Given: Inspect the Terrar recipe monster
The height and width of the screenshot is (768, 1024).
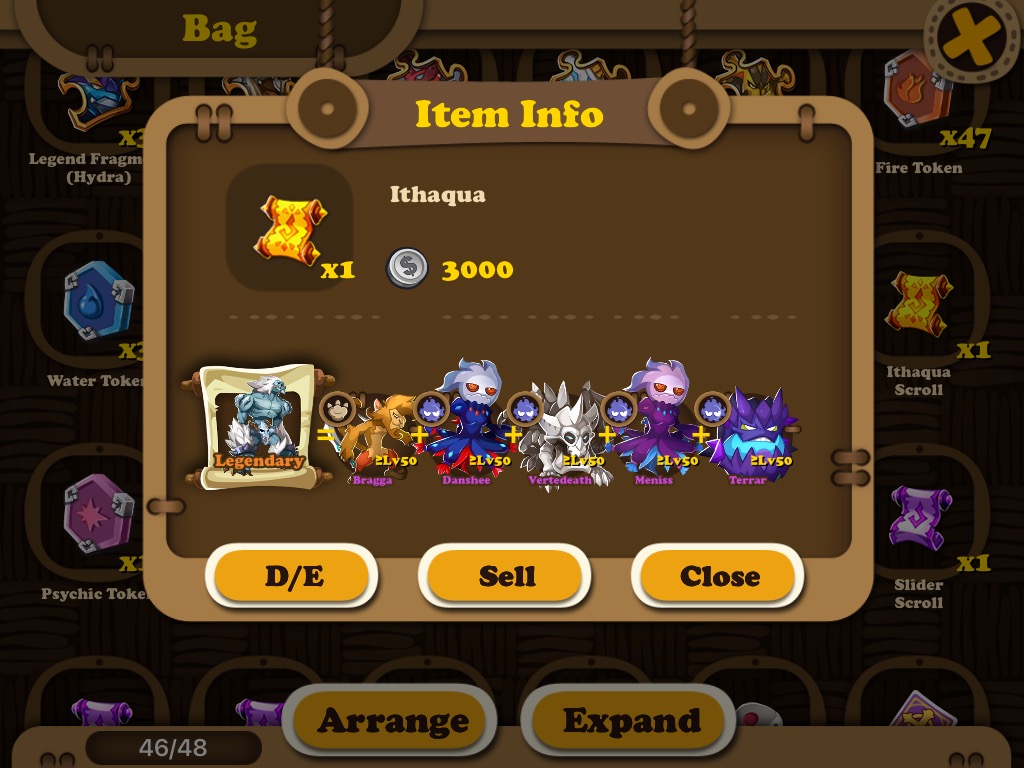Looking at the screenshot, I should click(752, 435).
